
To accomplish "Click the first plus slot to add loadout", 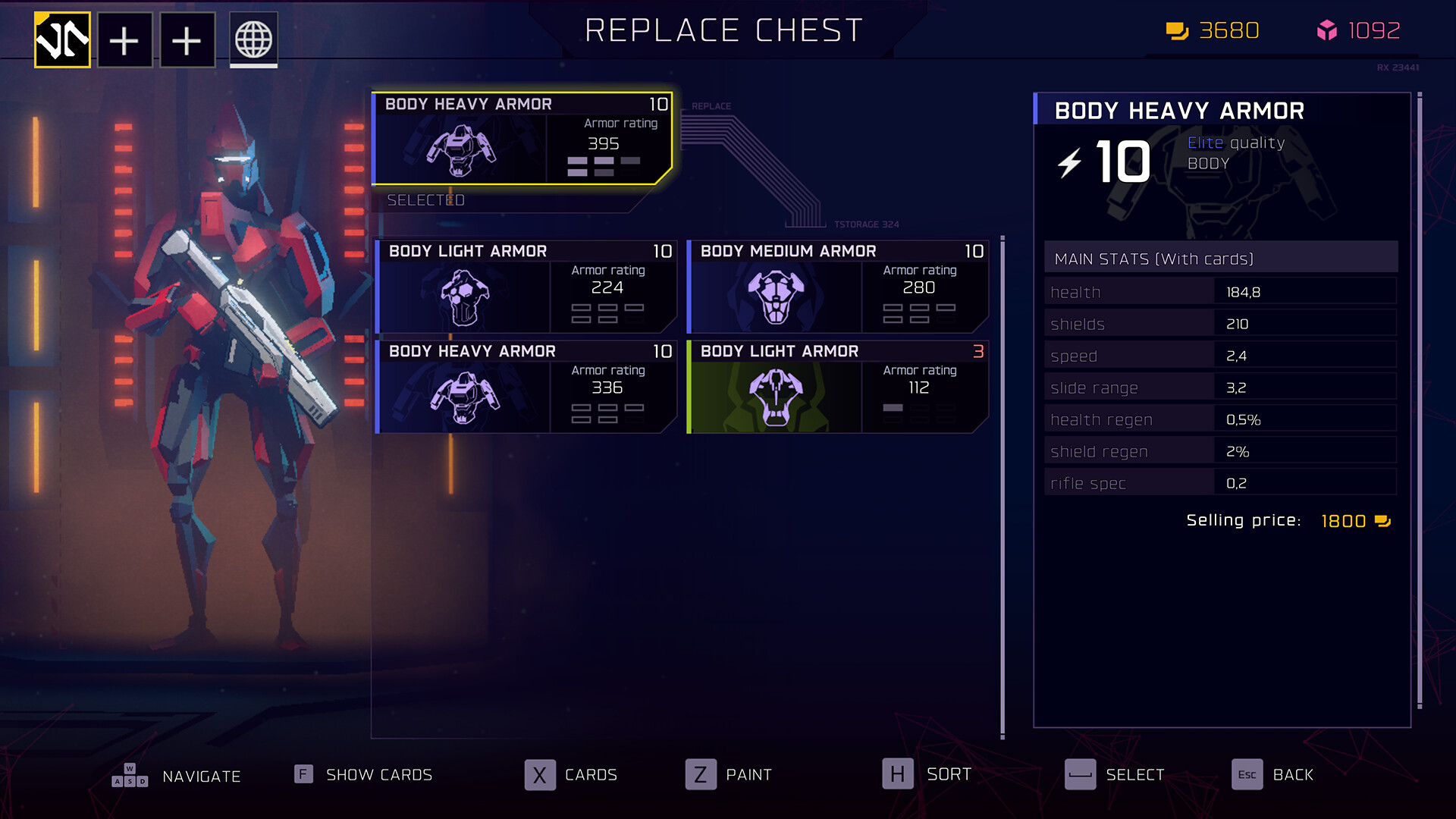I will click(124, 39).
